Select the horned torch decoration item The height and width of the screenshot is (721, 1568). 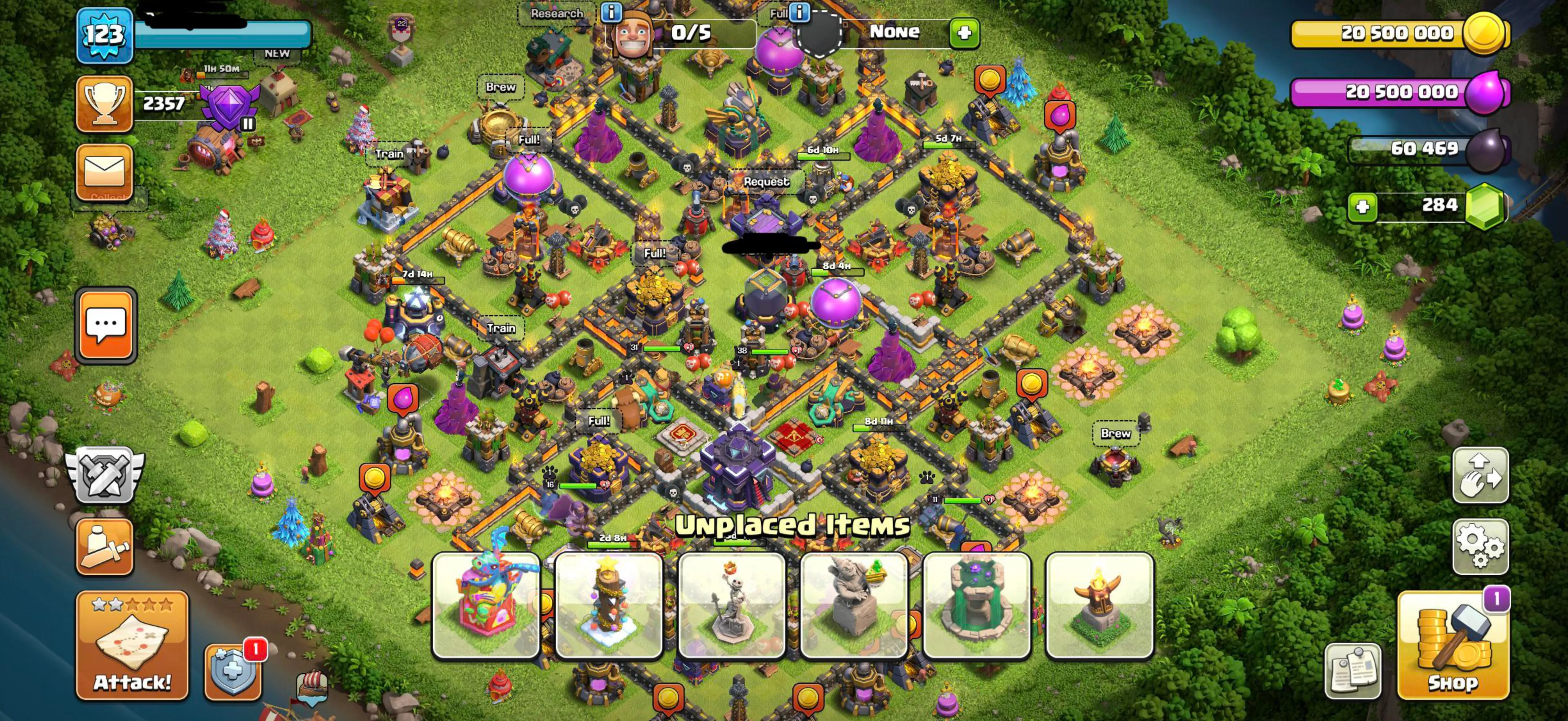tap(1099, 605)
